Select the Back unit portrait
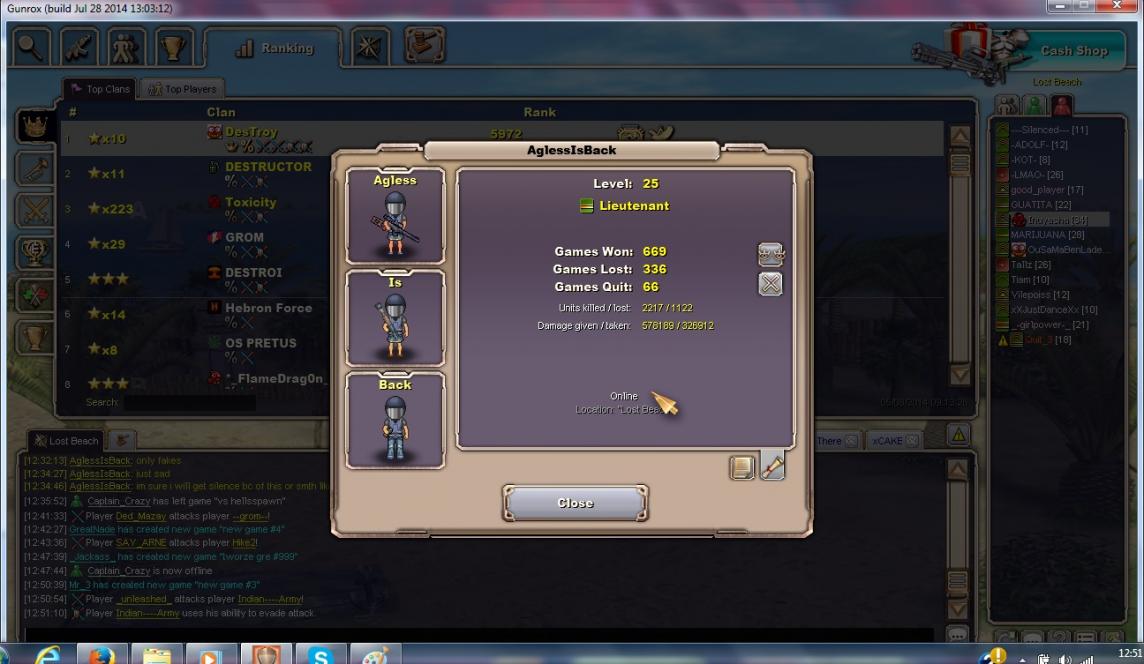The width and height of the screenshot is (1144, 664). 395,420
